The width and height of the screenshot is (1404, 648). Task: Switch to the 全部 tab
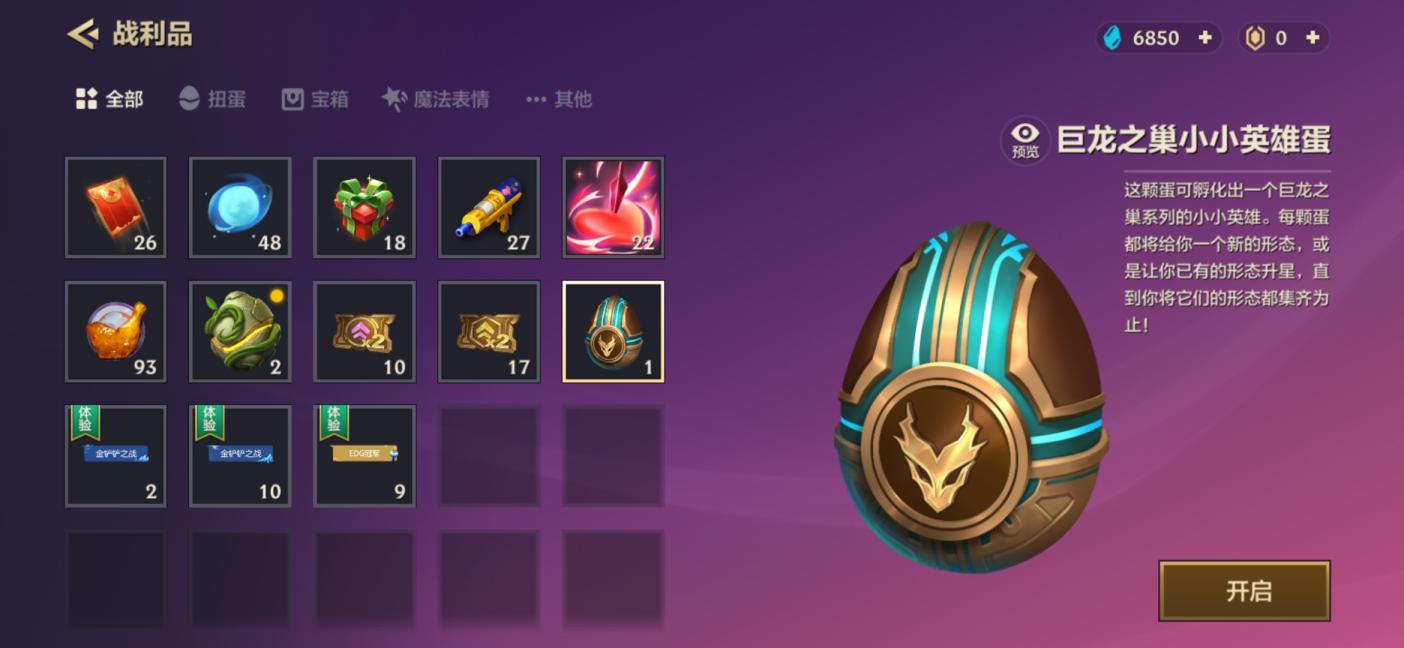110,99
